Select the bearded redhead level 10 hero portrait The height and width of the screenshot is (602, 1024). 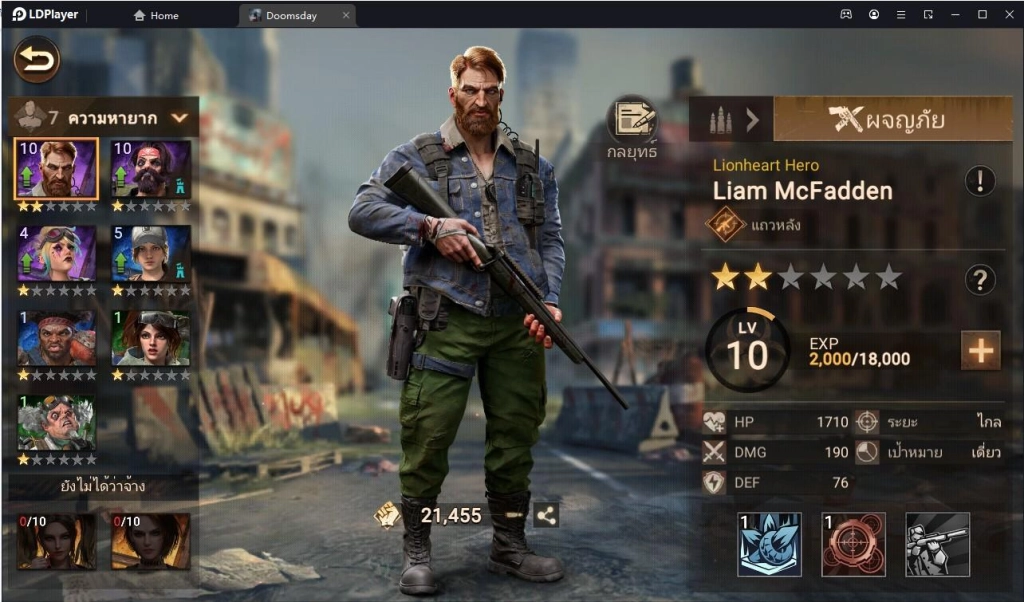click(x=57, y=168)
